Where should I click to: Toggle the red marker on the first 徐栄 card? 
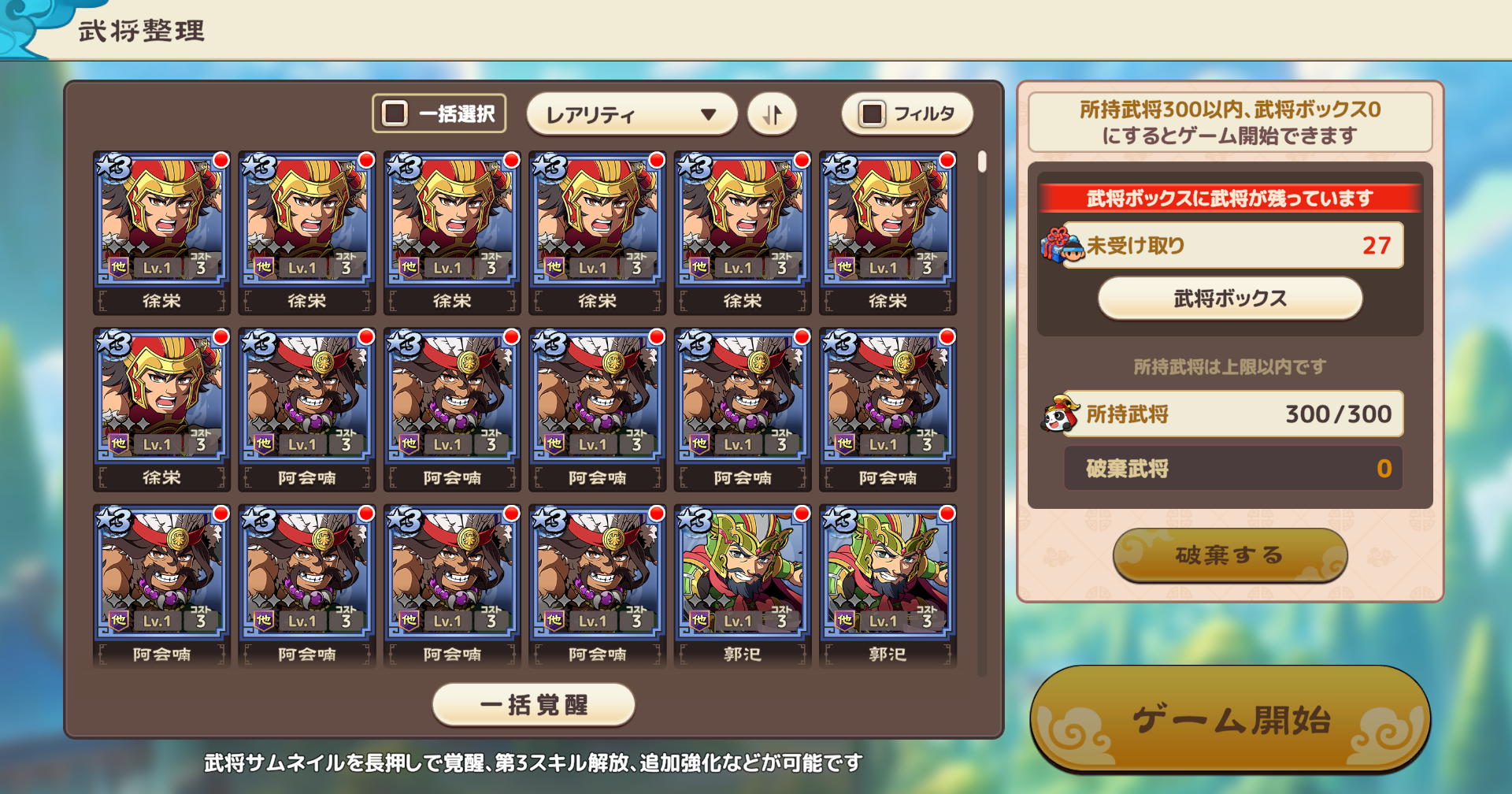click(x=220, y=160)
